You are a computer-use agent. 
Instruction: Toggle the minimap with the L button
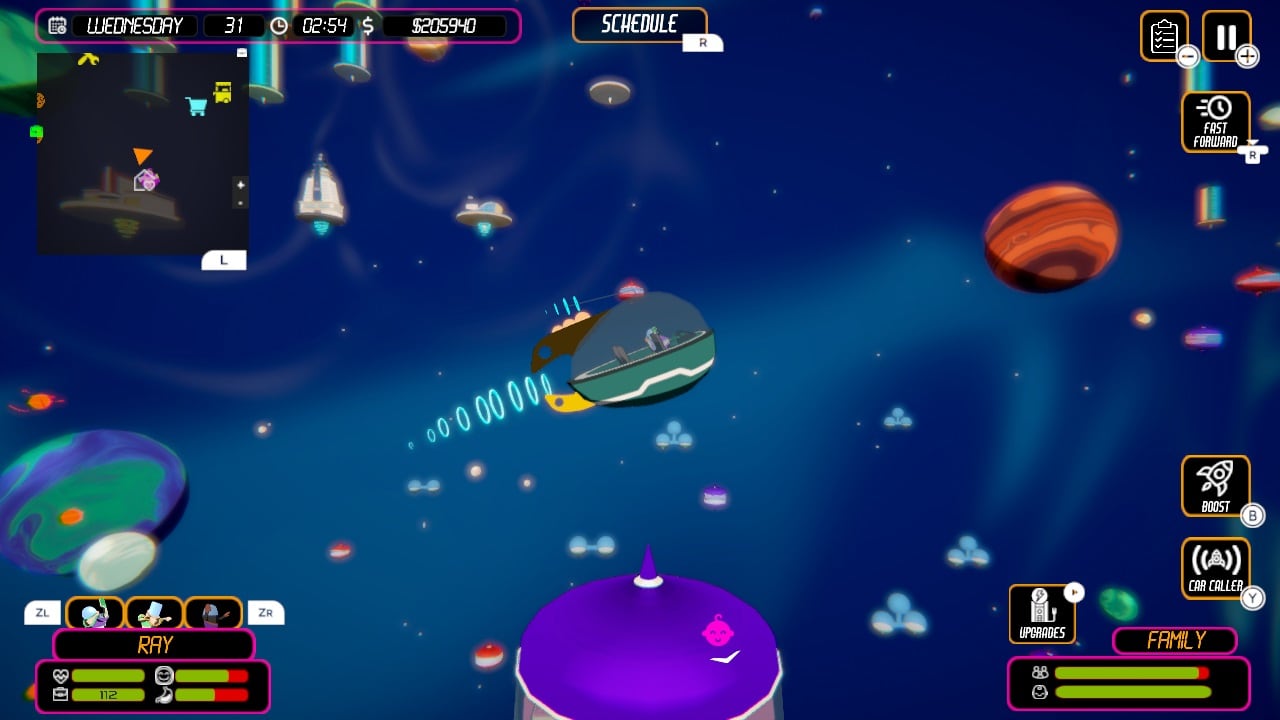[224, 260]
